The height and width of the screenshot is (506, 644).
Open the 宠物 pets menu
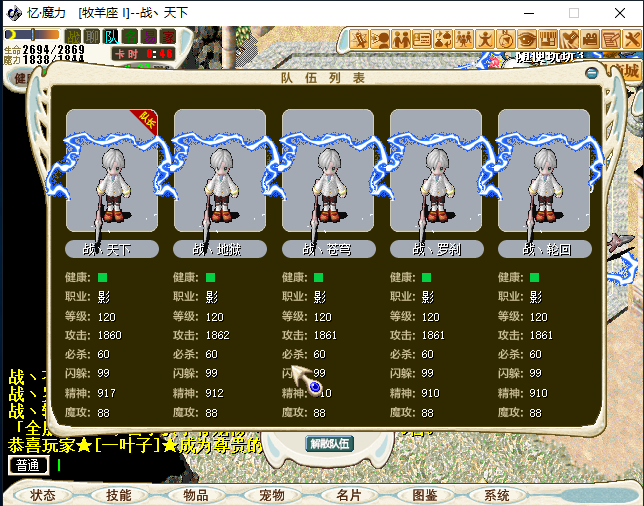click(272, 495)
